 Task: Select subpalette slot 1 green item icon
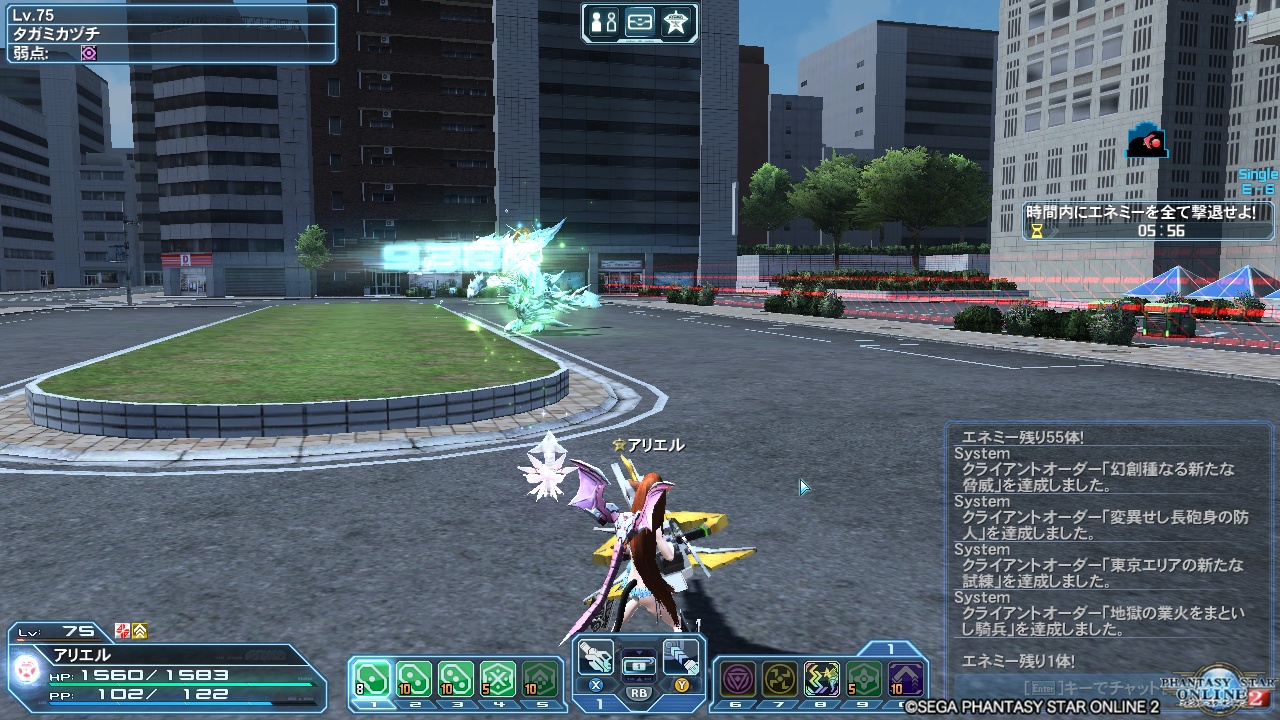pyautogui.click(x=371, y=676)
